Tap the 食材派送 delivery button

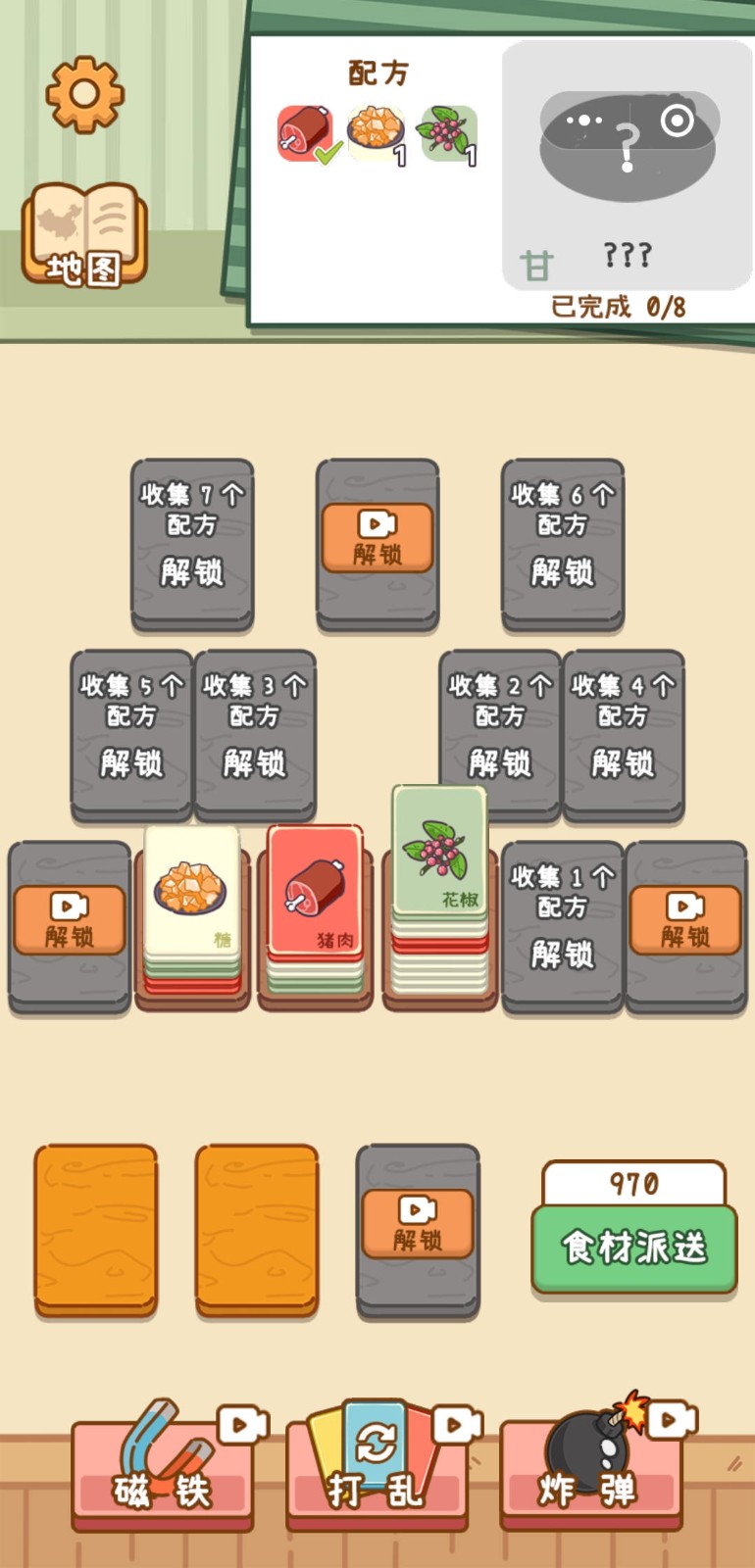click(x=633, y=1247)
